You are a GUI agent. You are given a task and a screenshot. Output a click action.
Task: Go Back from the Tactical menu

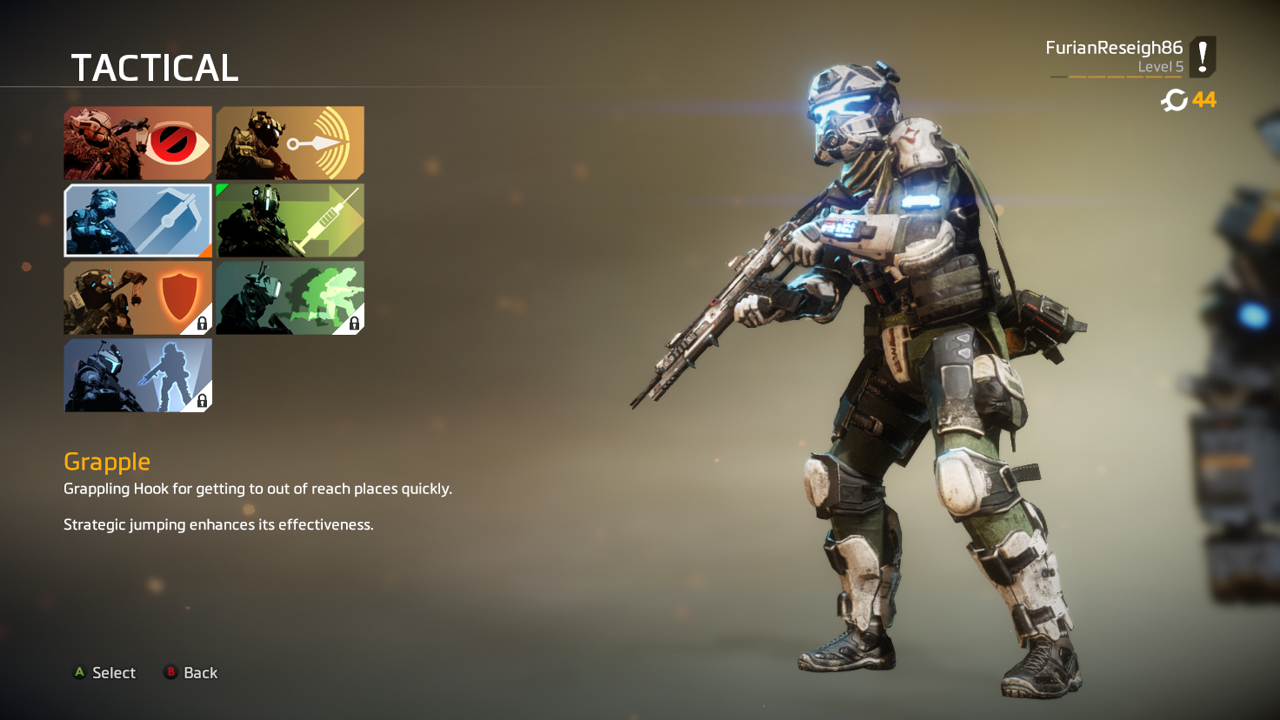[191, 673]
